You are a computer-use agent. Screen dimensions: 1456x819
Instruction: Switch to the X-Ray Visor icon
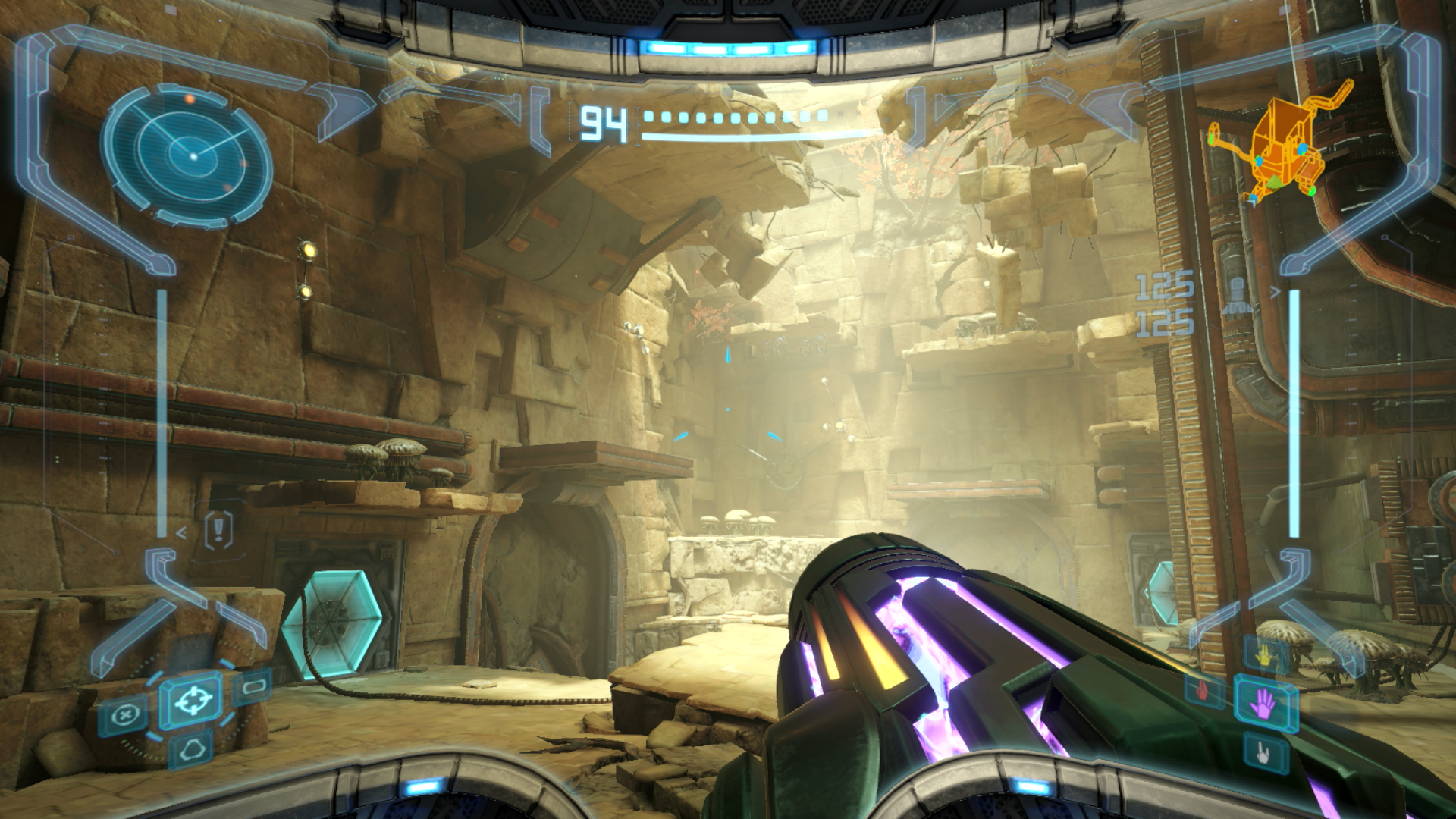coord(124,716)
